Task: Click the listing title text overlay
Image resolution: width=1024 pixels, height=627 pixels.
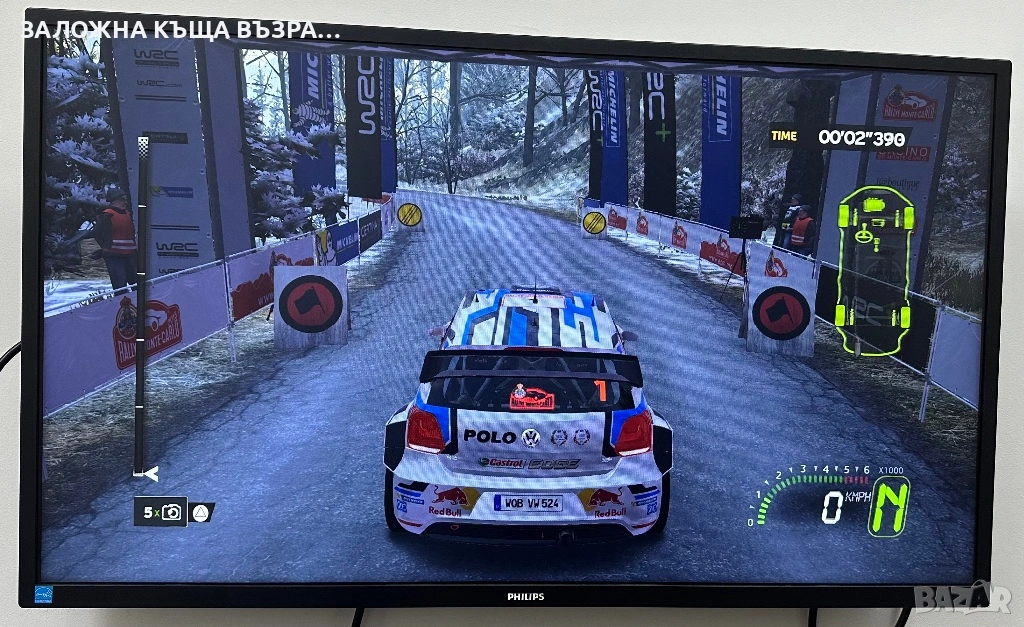Action: [x=180, y=29]
